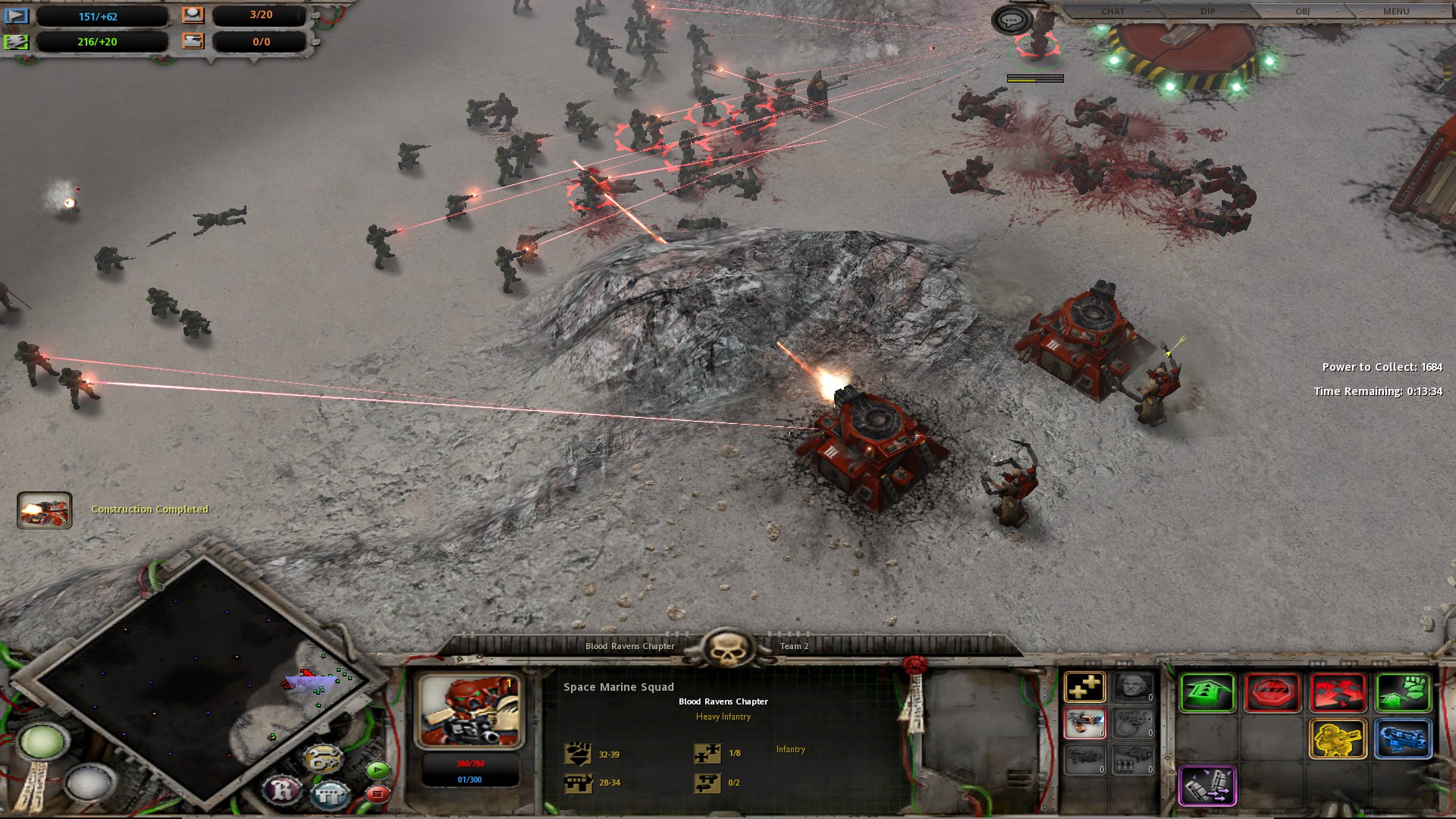Click the purple squad rally icon
This screenshot has width=1456, height=819.
point(1207,786)
